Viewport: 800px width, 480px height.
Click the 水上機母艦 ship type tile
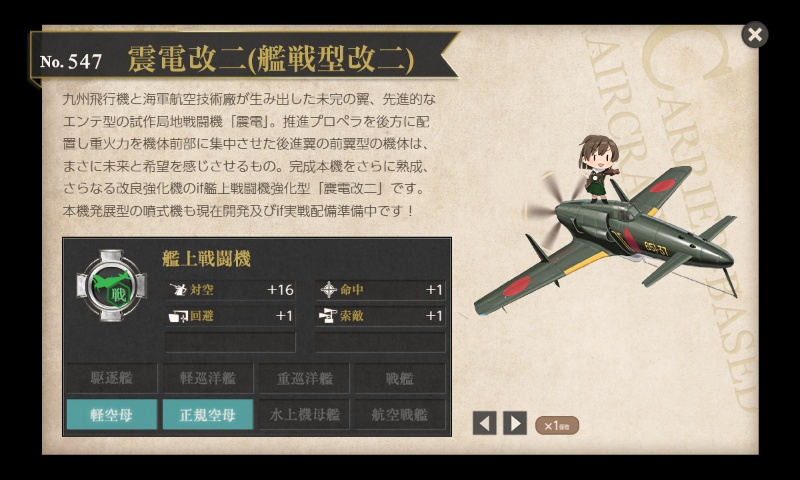303,414
